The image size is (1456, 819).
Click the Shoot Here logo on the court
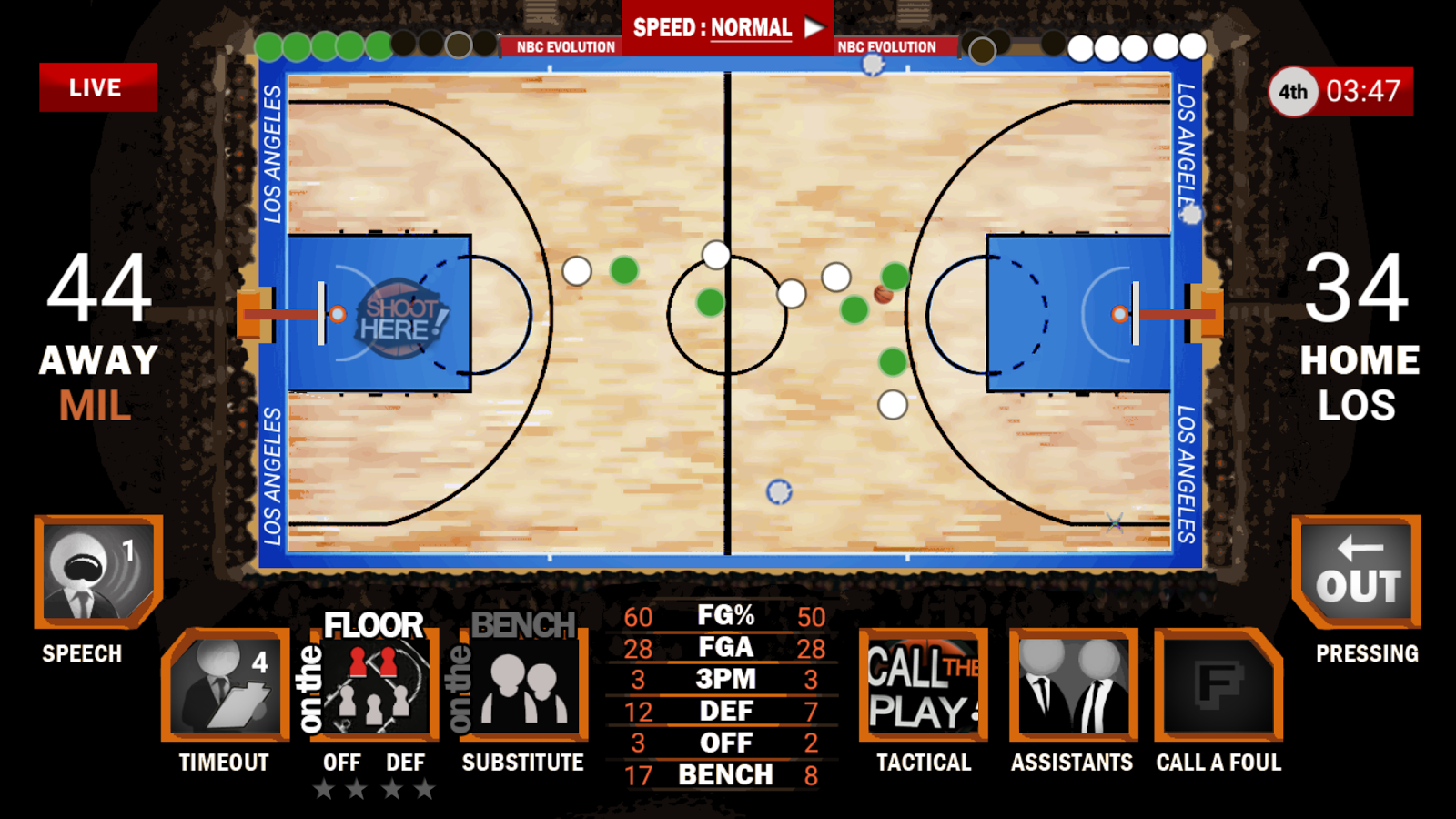[x=399, y=318]
